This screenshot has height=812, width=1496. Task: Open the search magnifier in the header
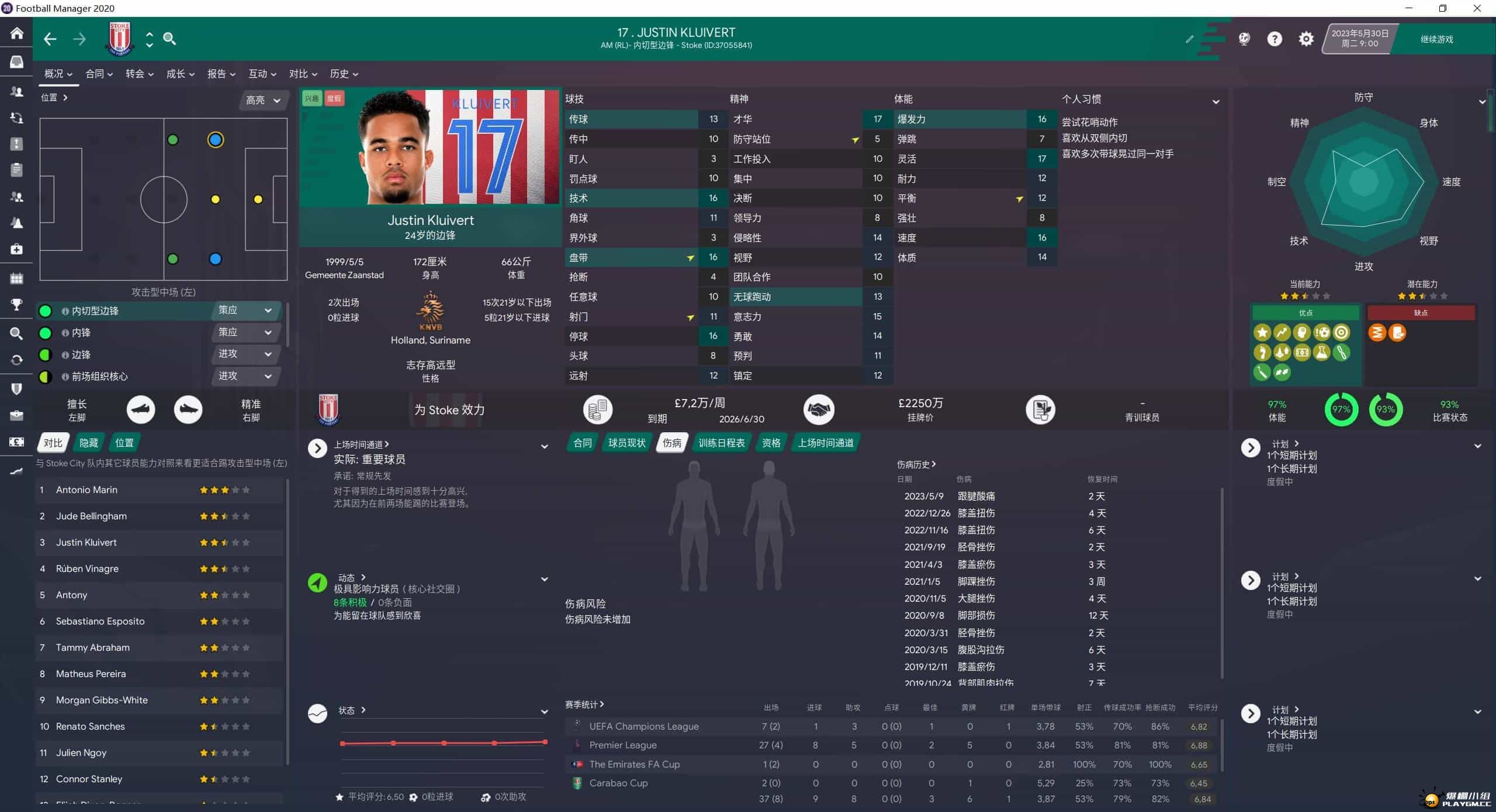point(169,39)
